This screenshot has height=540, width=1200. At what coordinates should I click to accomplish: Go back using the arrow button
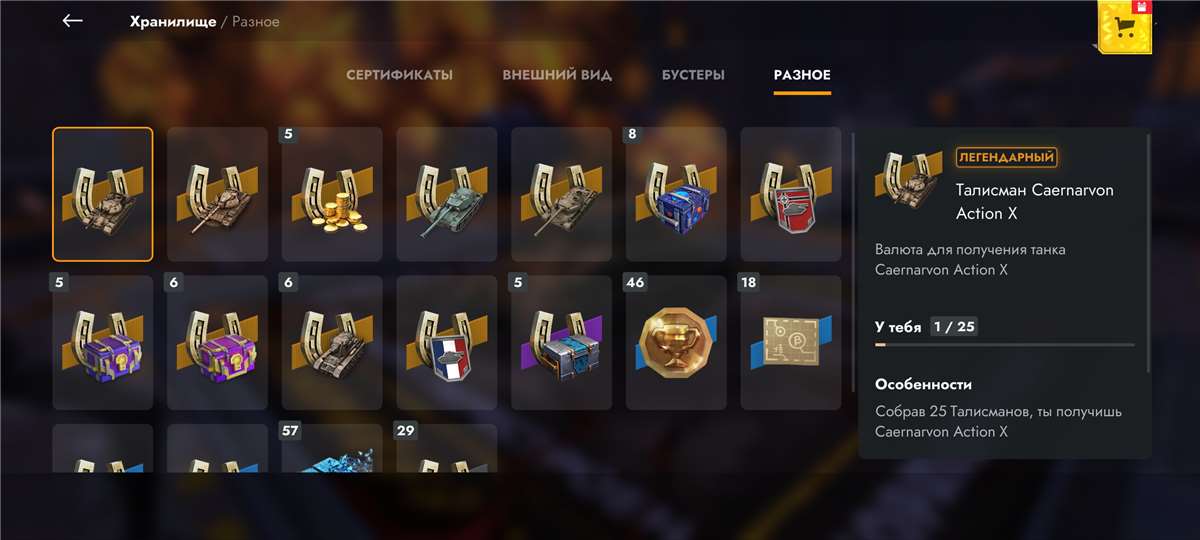[72, 21]
